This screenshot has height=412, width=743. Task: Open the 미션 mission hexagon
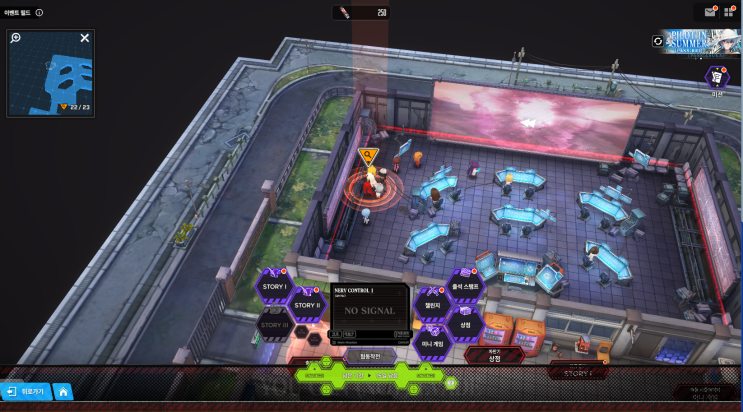(x=716, y=77)
